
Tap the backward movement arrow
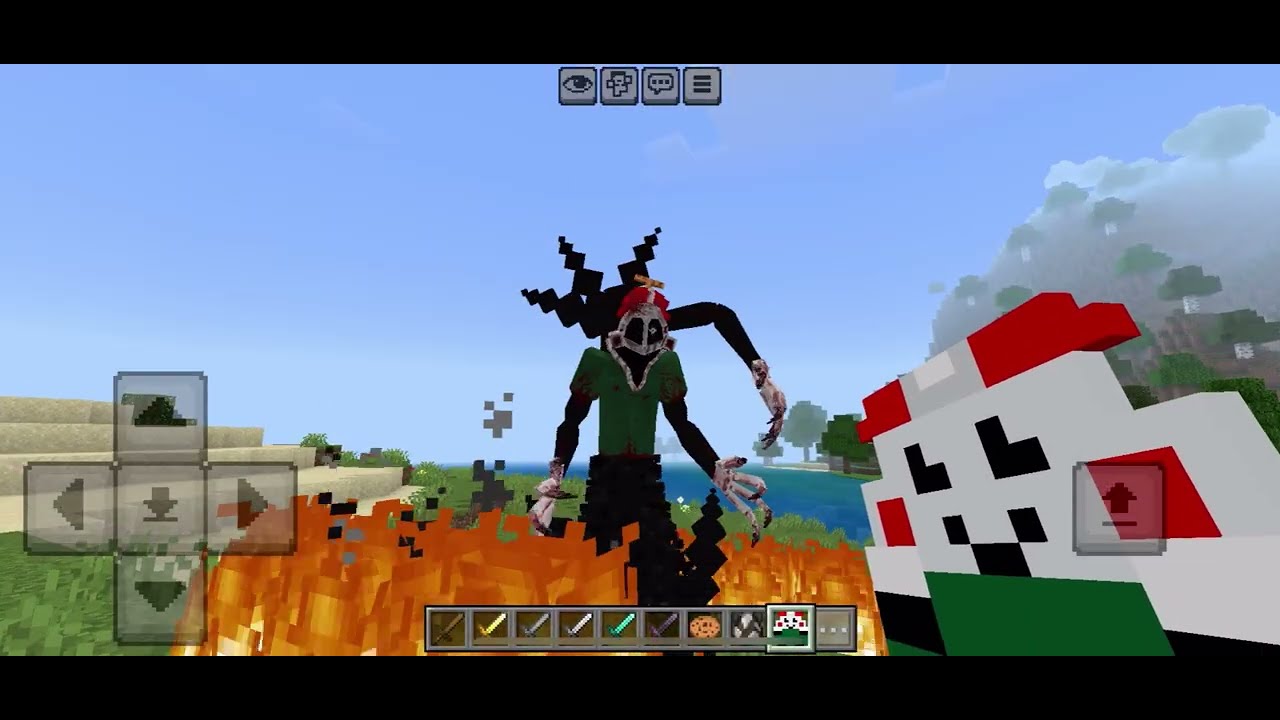click(x=161, y=590)
